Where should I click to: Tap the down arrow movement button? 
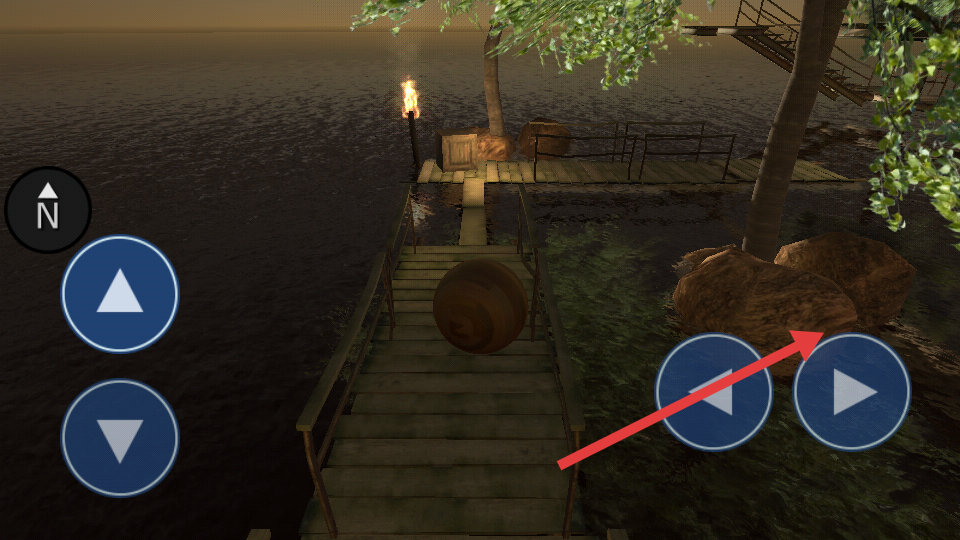point(120,438)
